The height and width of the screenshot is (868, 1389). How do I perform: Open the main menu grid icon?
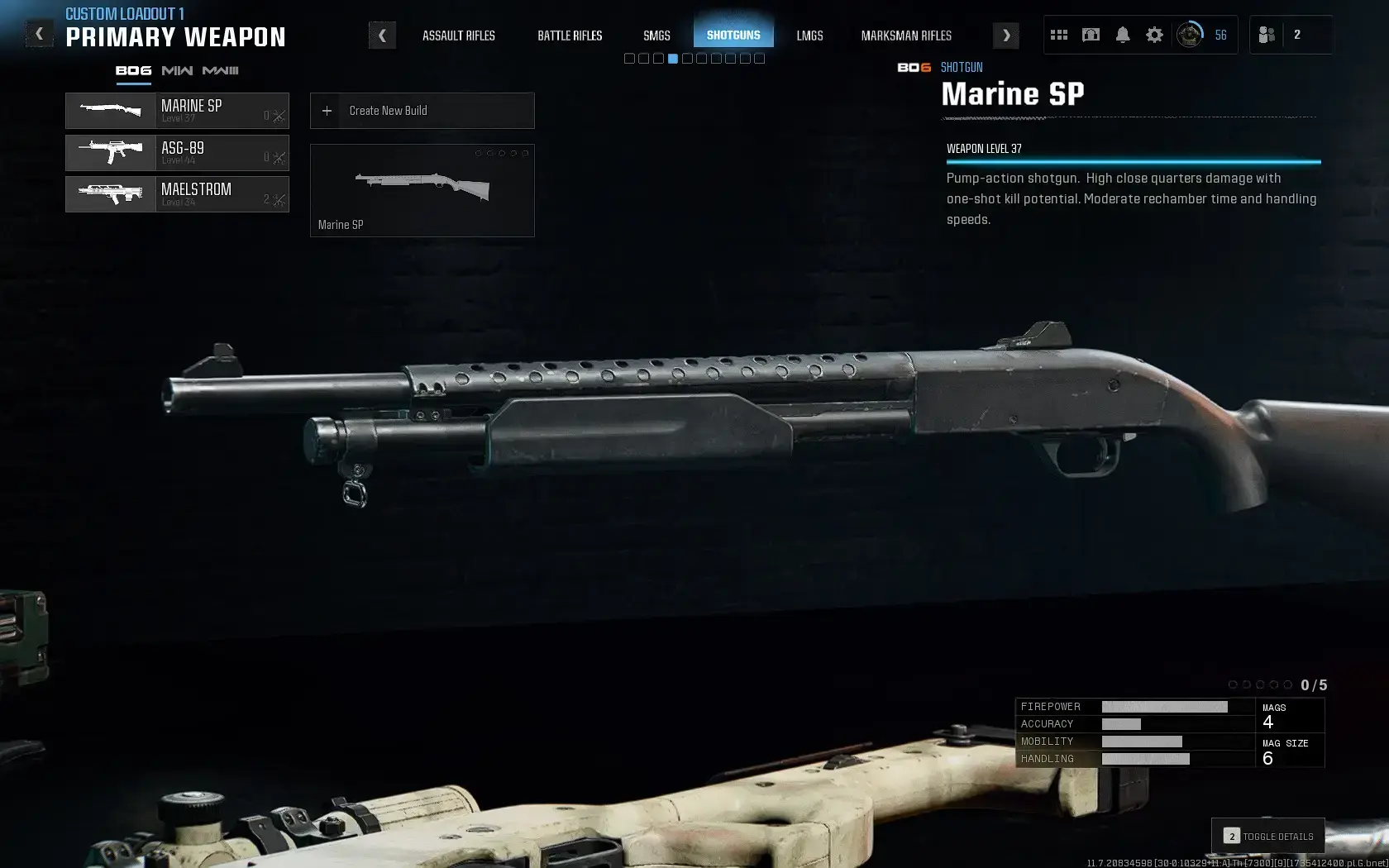(1059, 34)
